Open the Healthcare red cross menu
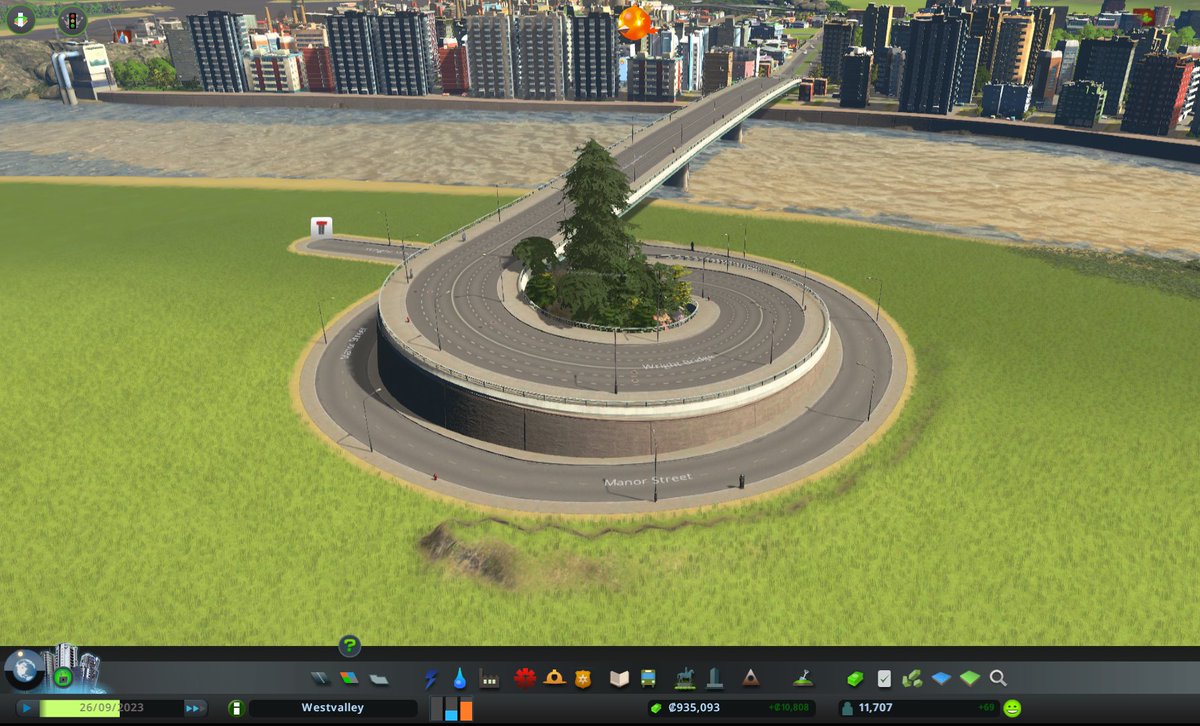Screen dimensions: 1200x726 pos(525,678)
